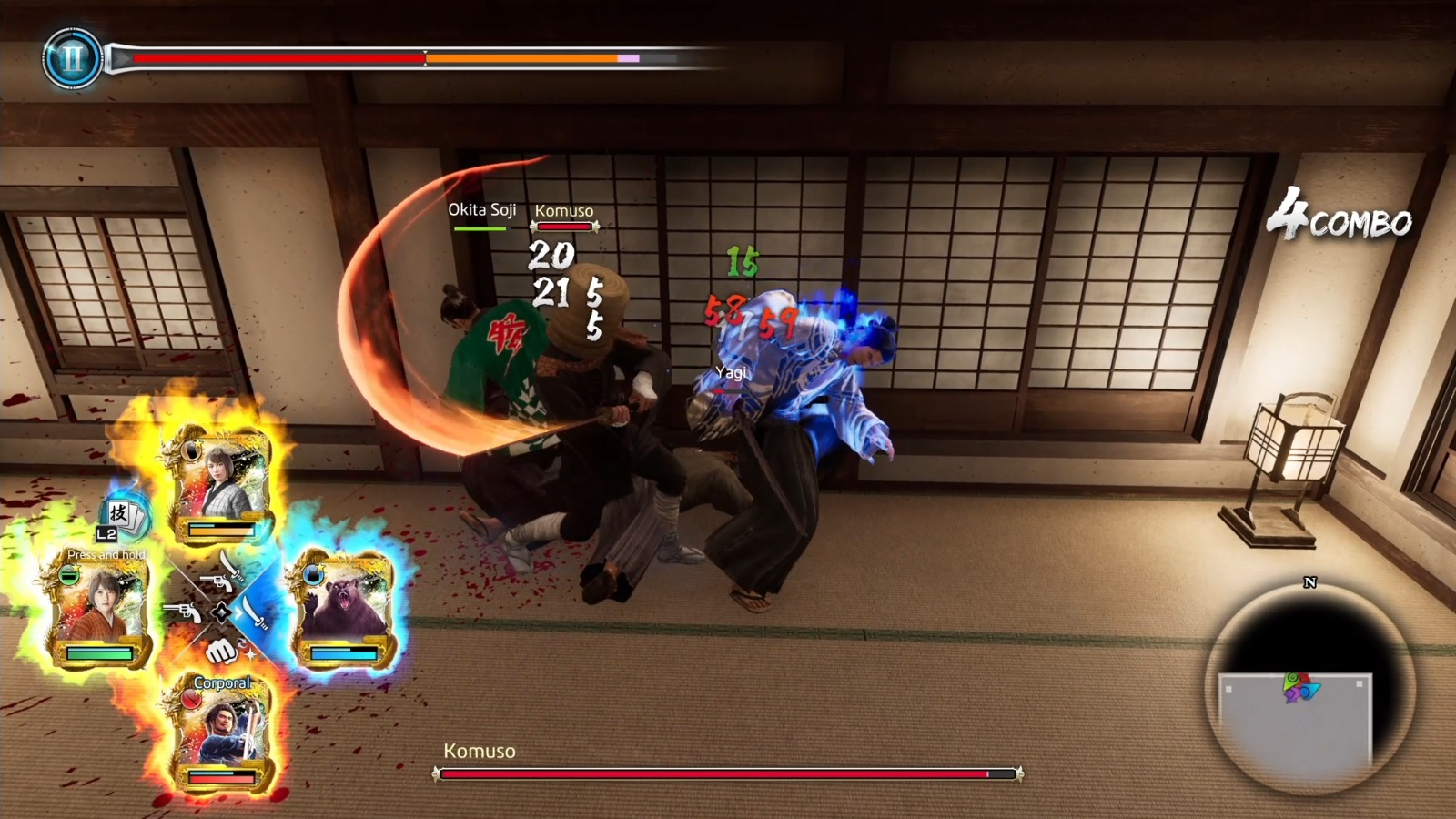The image size is (1456, 819).
Task: Select the Swordsman style sword icon
Action: tap(253, 614)
